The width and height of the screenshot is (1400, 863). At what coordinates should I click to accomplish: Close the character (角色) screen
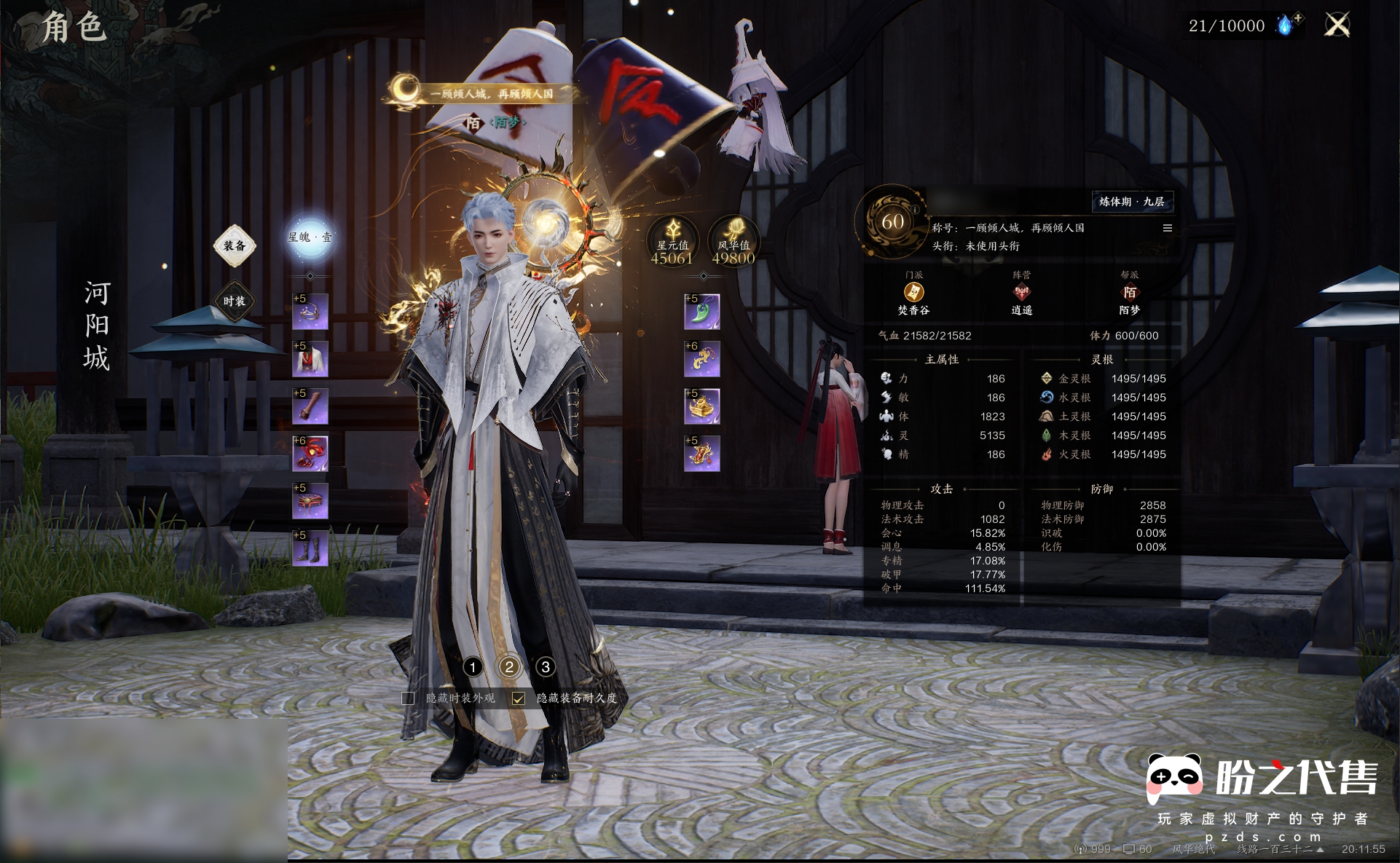coord(1337,25)
